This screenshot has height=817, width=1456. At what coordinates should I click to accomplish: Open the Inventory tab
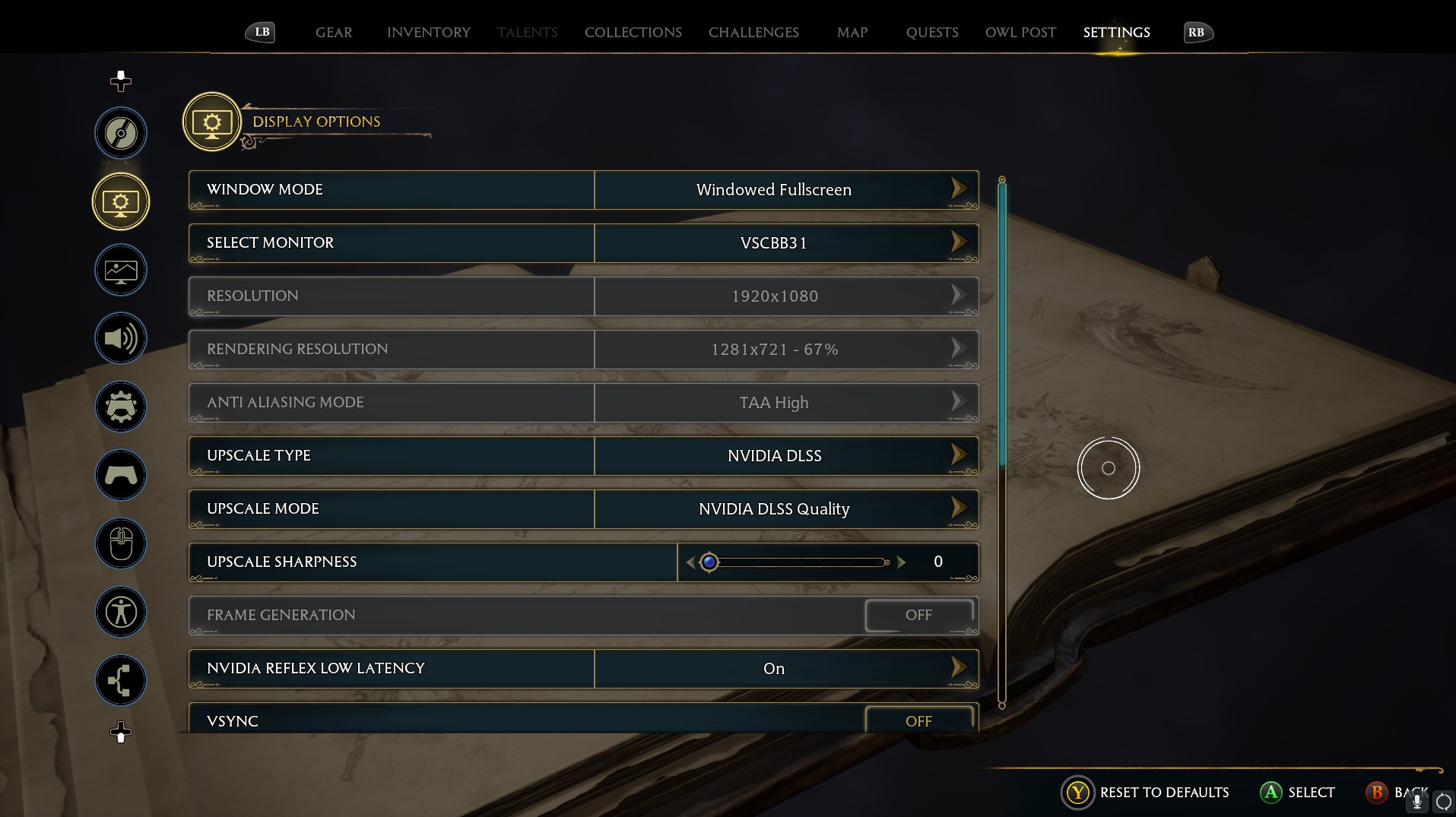click(428, 33)
